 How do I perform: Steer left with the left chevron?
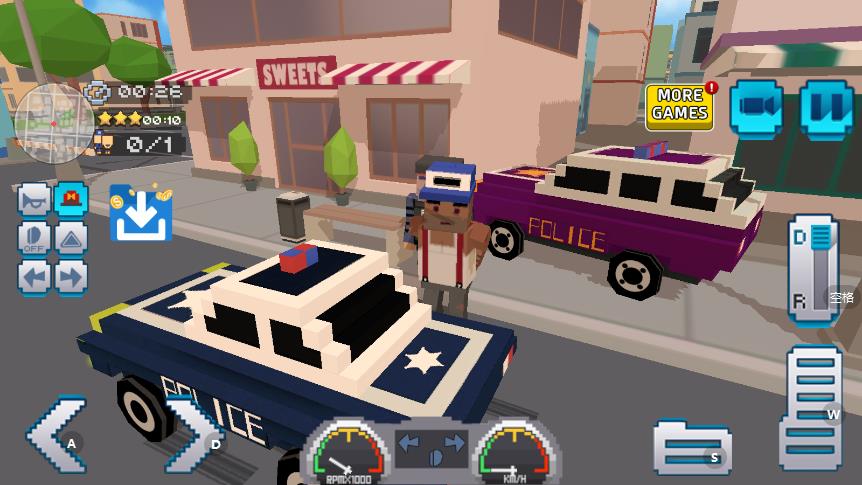[57, 437]
